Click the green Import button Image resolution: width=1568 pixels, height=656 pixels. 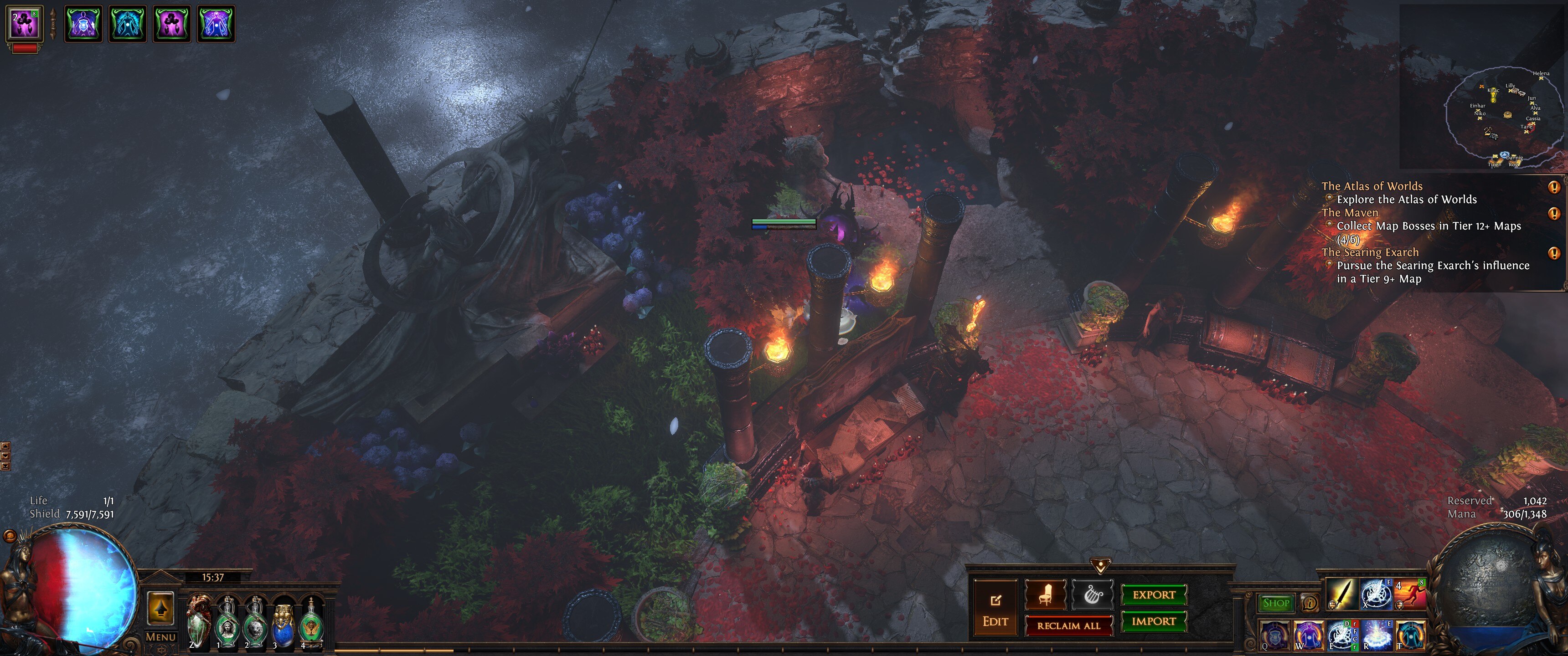pos(1154,621)
